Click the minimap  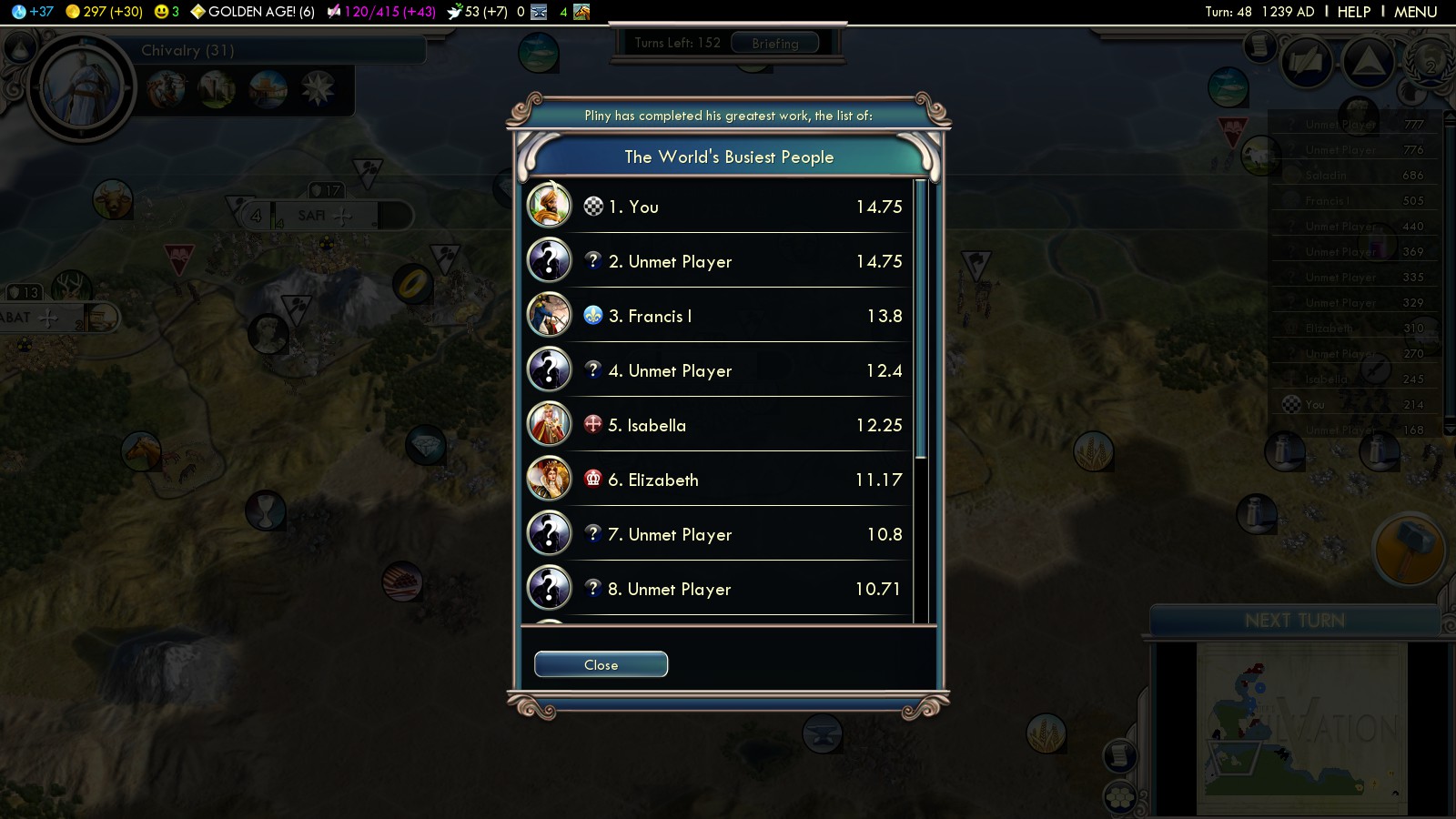click(x=1301, y=728)
